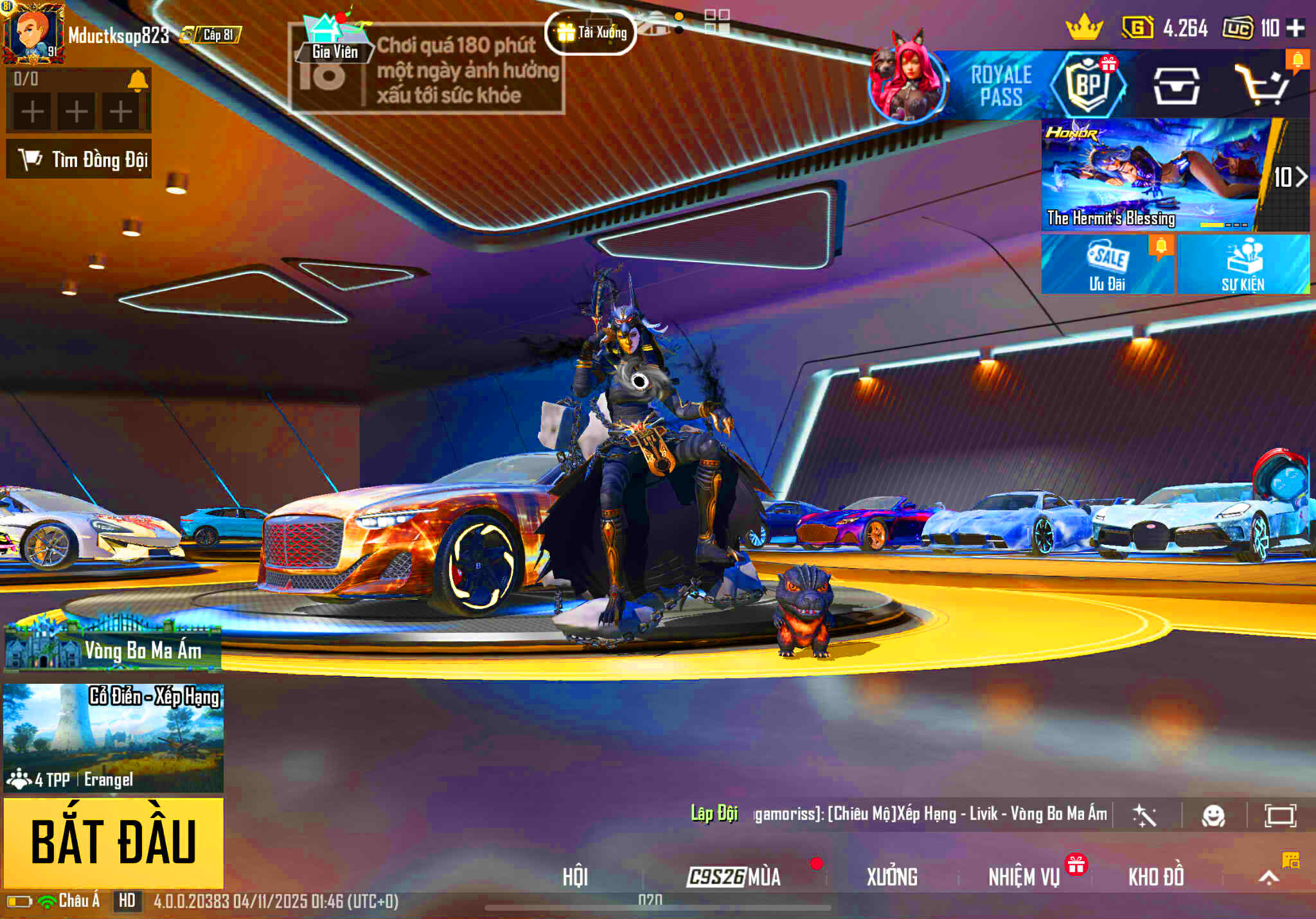Screen dimensions: 1316x919
Task: Open the KHO ĐỒ inventory tab
Action: pos(1156,877)
